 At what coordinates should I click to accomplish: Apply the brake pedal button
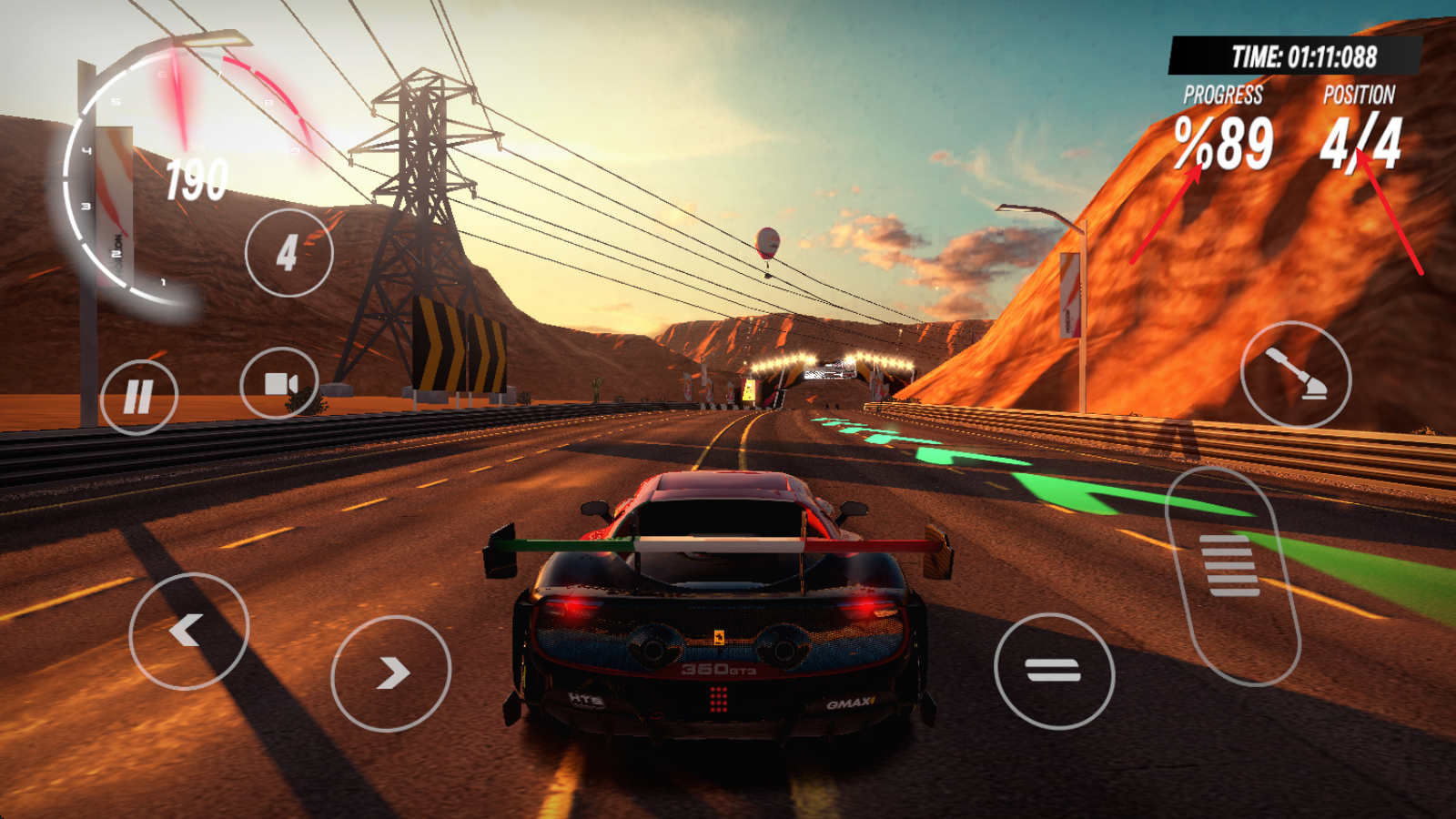click(1054, 672)
